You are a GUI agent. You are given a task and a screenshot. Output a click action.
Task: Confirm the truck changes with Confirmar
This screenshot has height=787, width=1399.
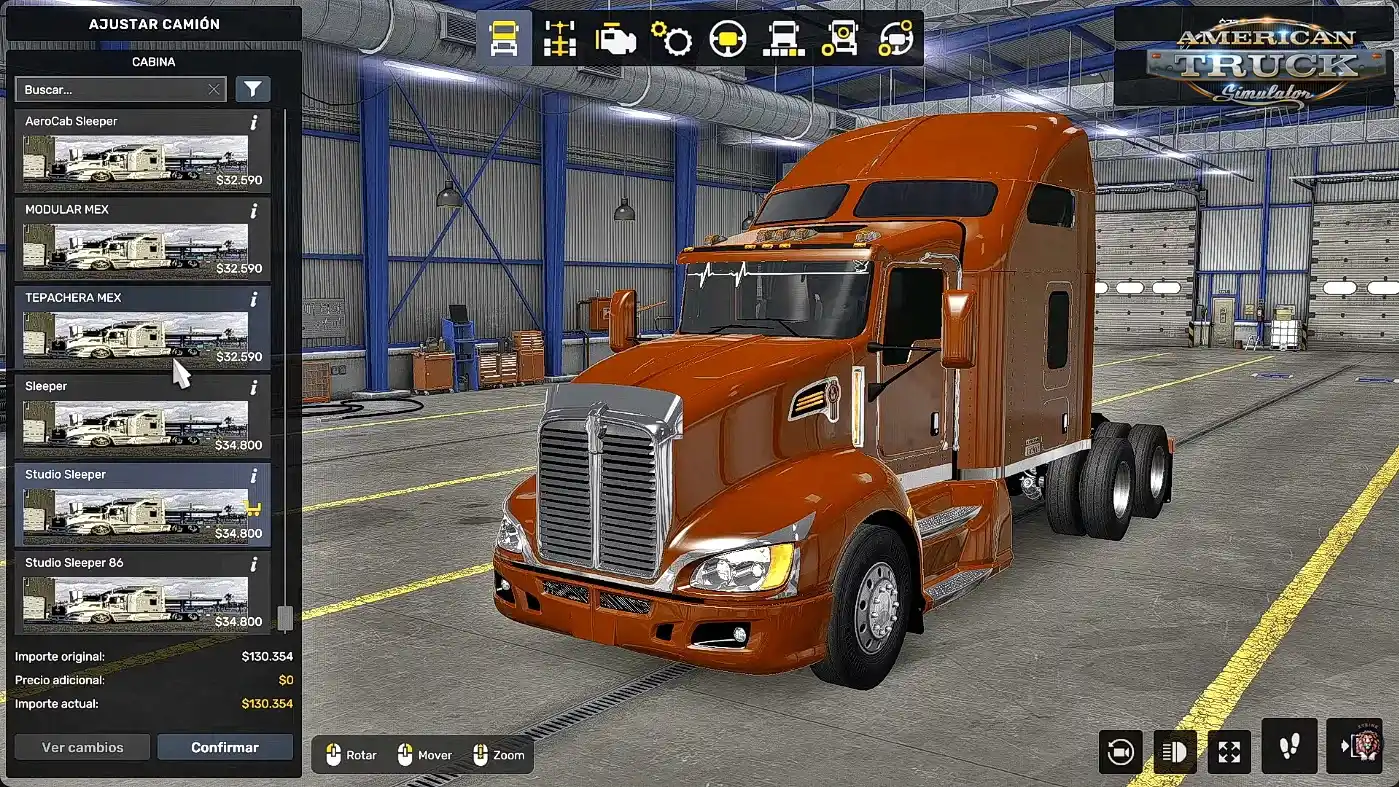click(x=225, y=747)
